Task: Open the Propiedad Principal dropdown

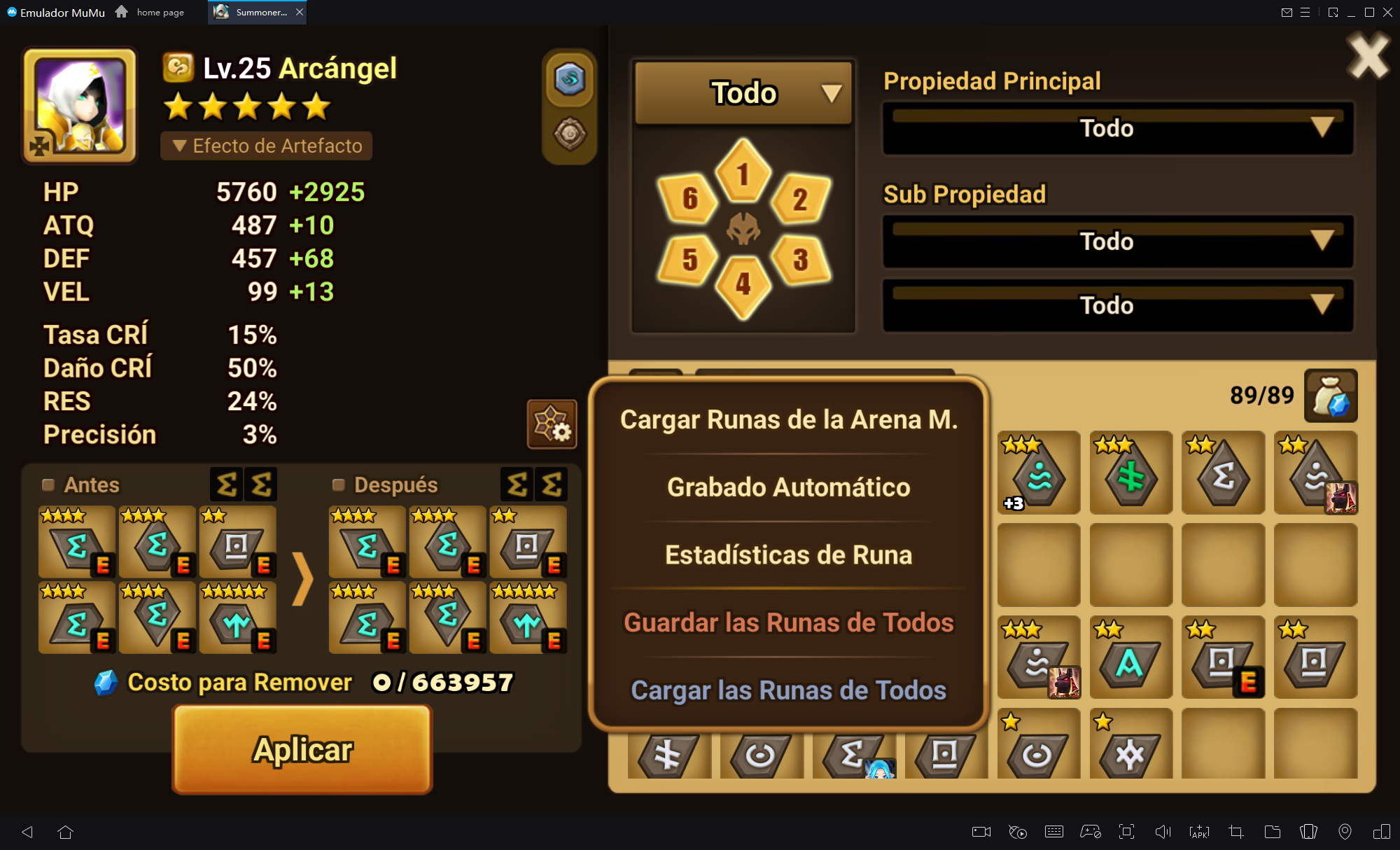Action: pyautogui.click(x=1117, y=129)
